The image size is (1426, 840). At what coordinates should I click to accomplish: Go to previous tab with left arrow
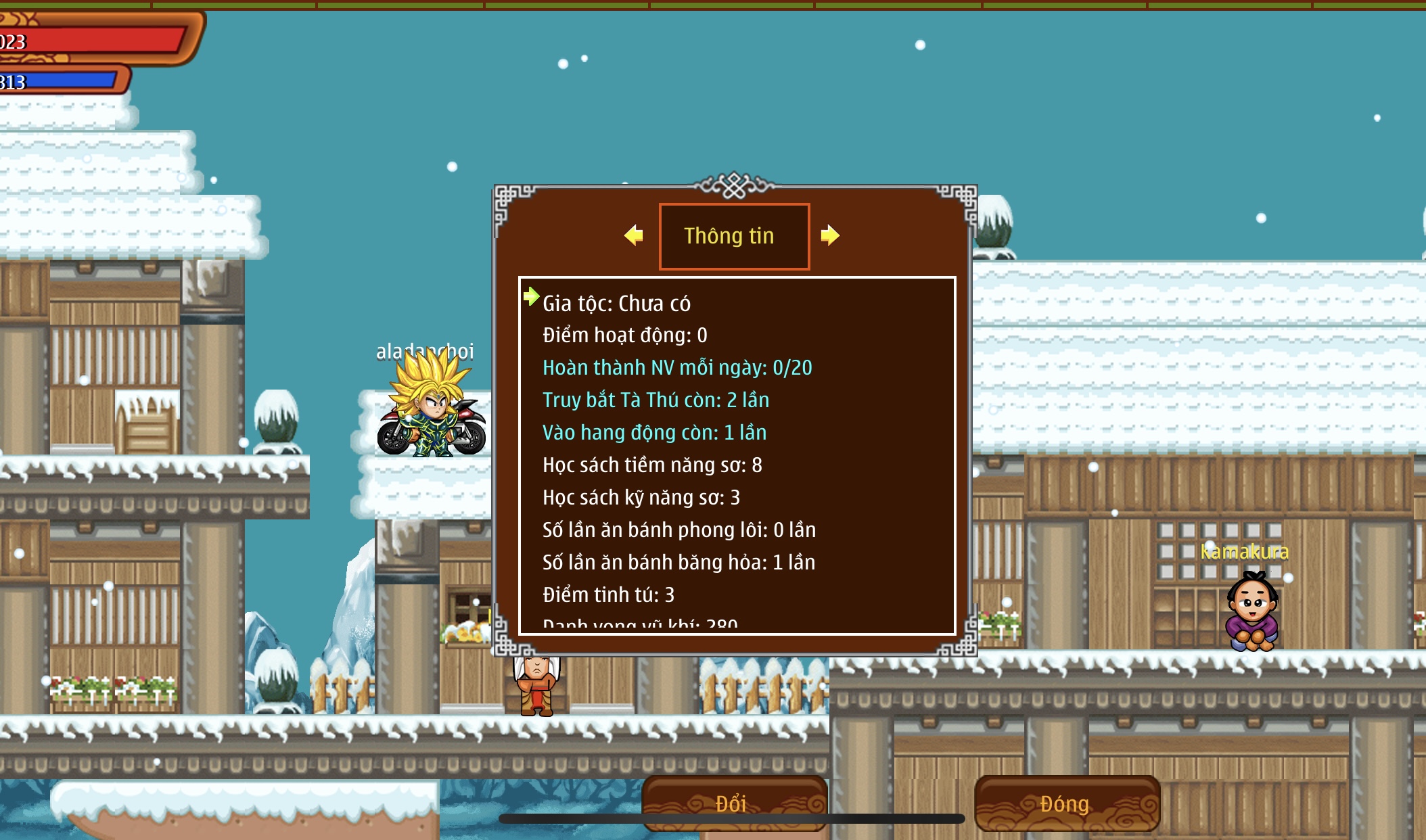(634, 235)
